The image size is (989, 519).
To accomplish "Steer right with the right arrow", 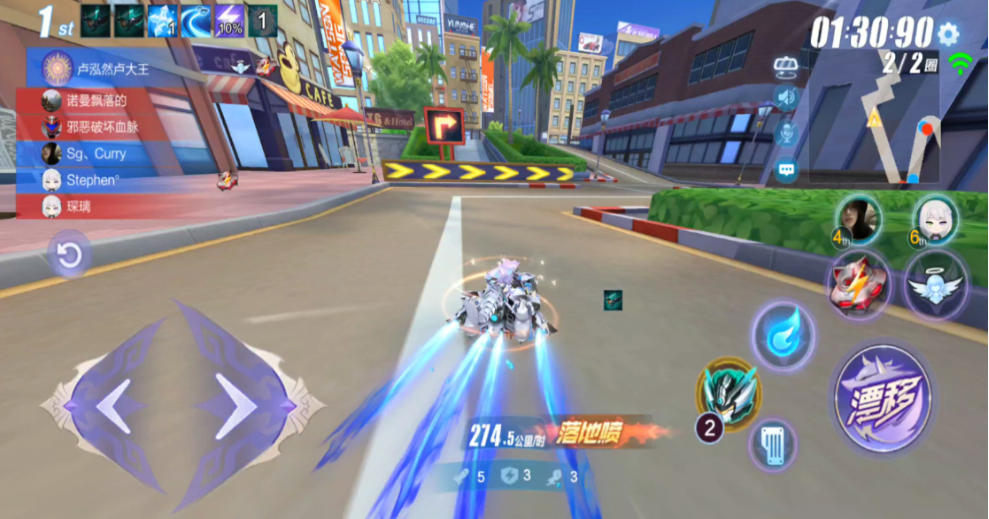I will pos(240,407).
